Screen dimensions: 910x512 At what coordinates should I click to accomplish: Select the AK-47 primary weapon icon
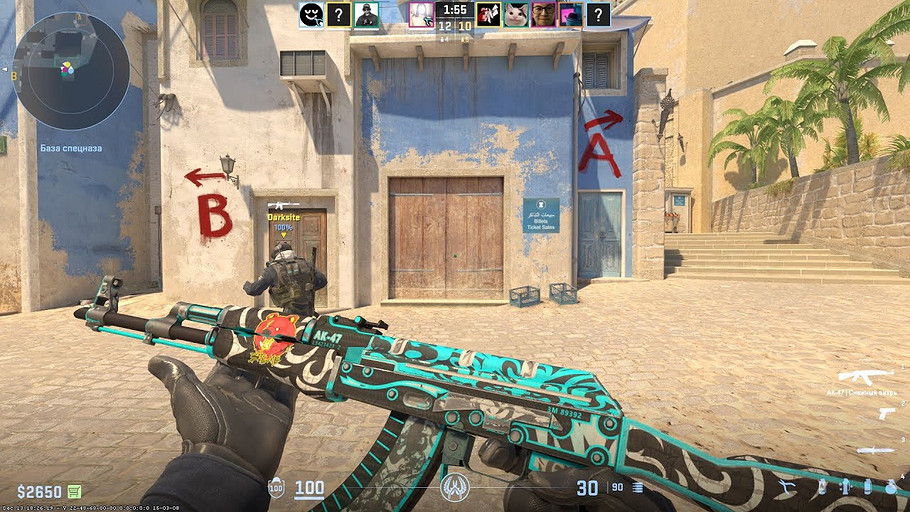tap(865, 376)
